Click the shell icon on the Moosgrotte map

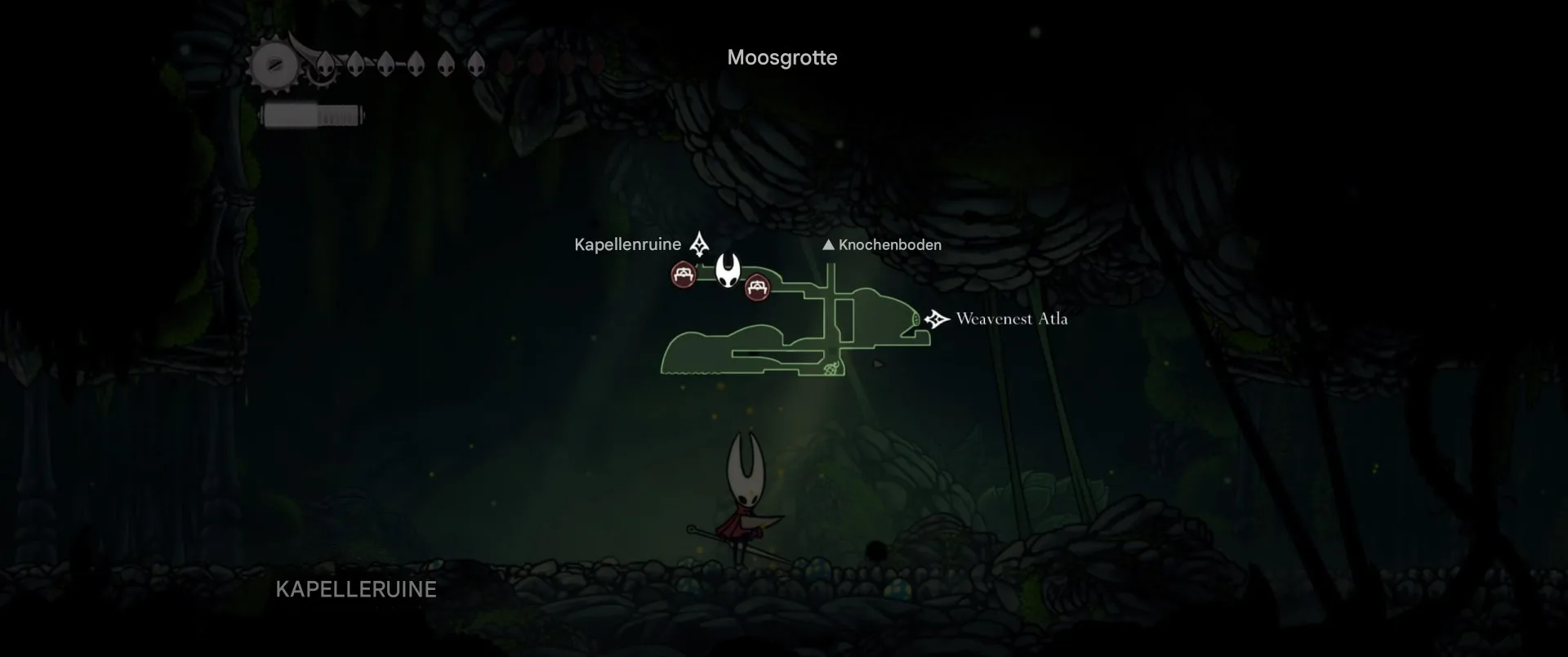pos(831,369)
